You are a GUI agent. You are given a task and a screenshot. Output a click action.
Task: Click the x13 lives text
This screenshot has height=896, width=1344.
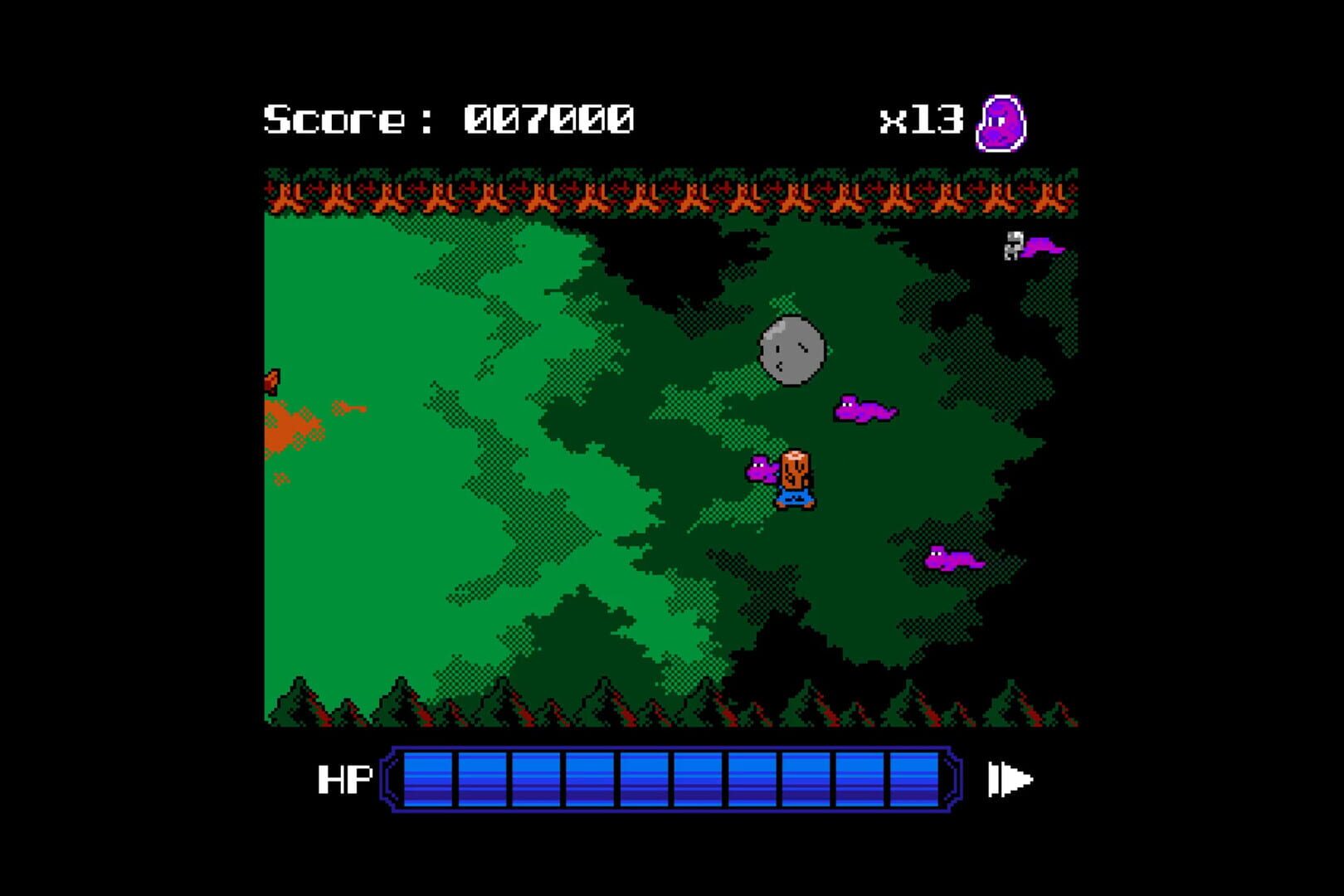(x=922, y=119)
